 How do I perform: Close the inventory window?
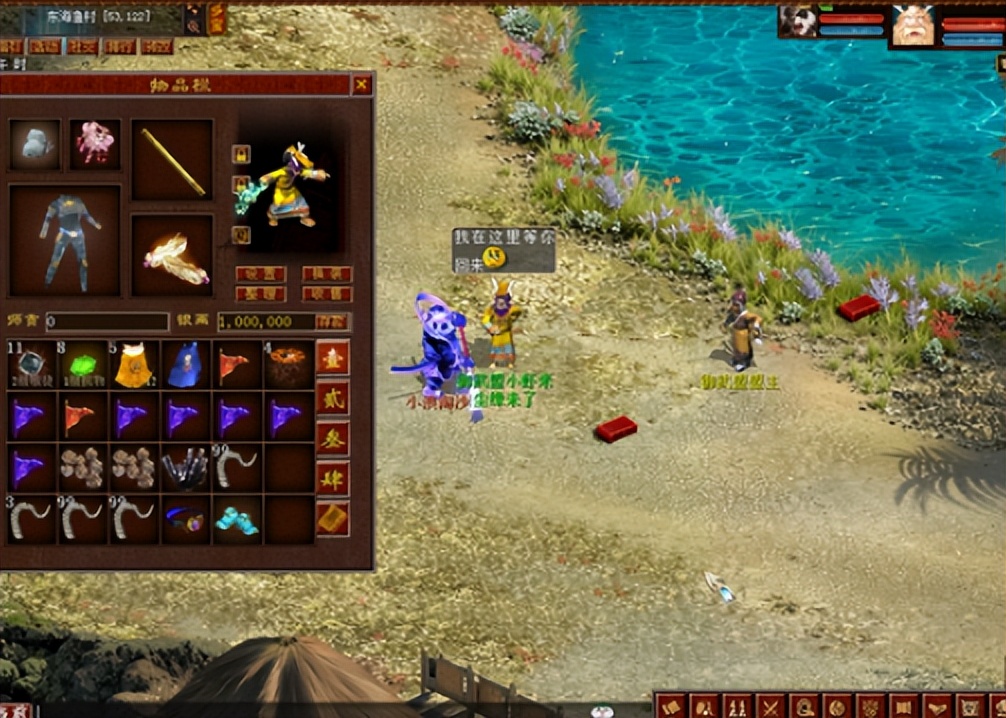pos(361,86)
